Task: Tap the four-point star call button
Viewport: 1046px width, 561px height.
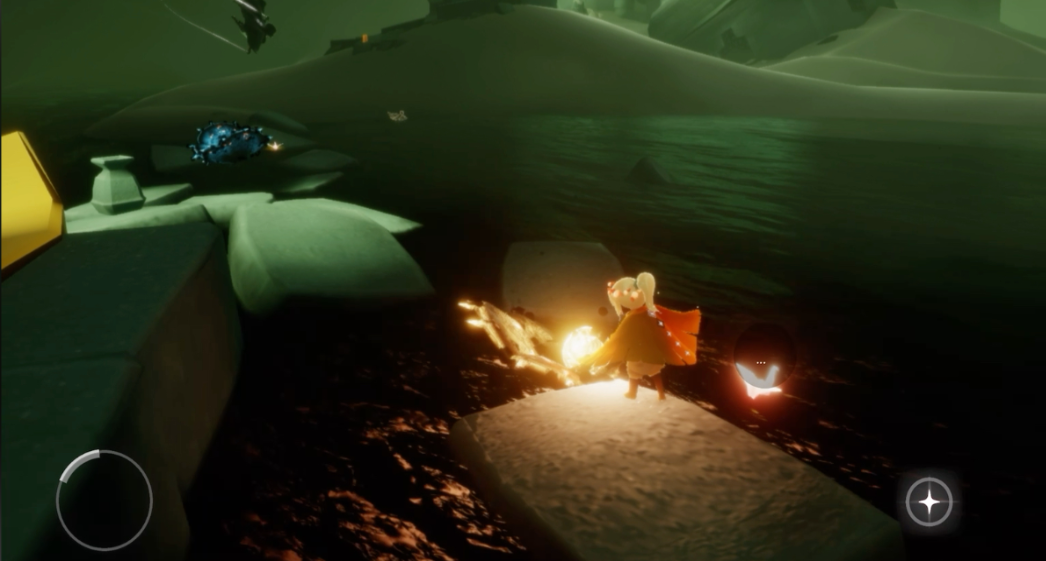Action: pos(929,501)
